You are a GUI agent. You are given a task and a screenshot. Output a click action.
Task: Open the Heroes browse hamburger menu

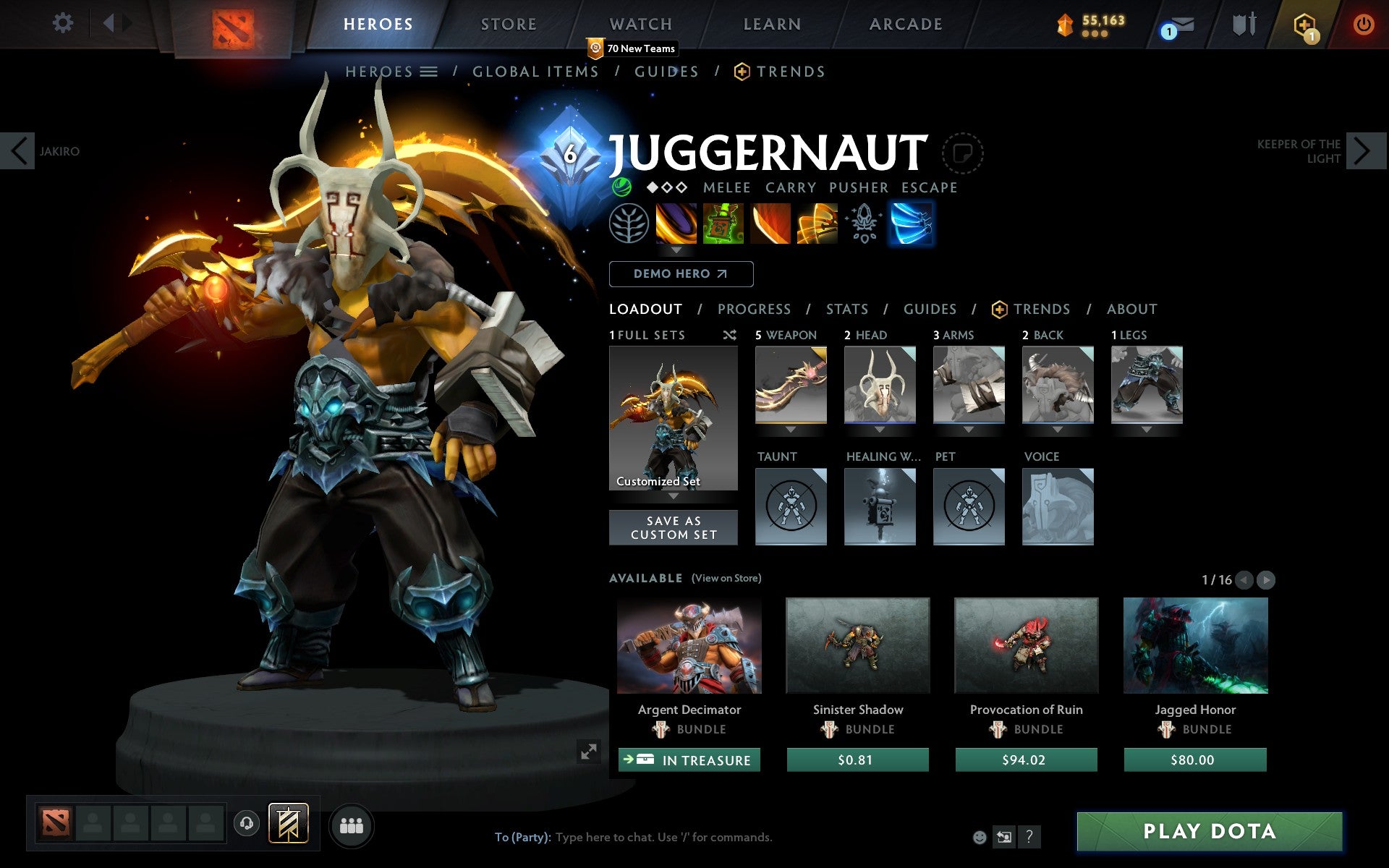430,72
